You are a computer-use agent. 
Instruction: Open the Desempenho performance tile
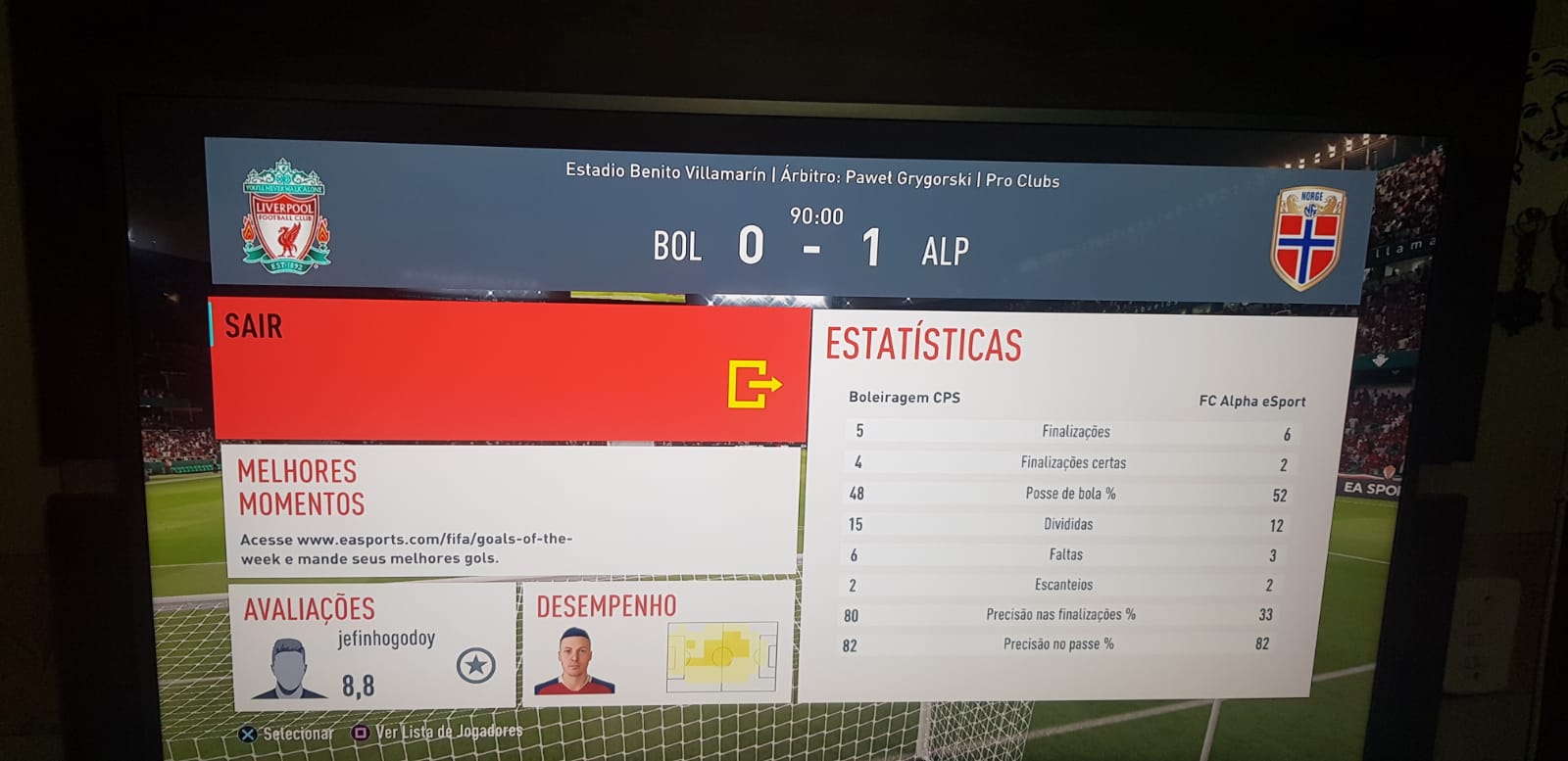coord(658,642)
